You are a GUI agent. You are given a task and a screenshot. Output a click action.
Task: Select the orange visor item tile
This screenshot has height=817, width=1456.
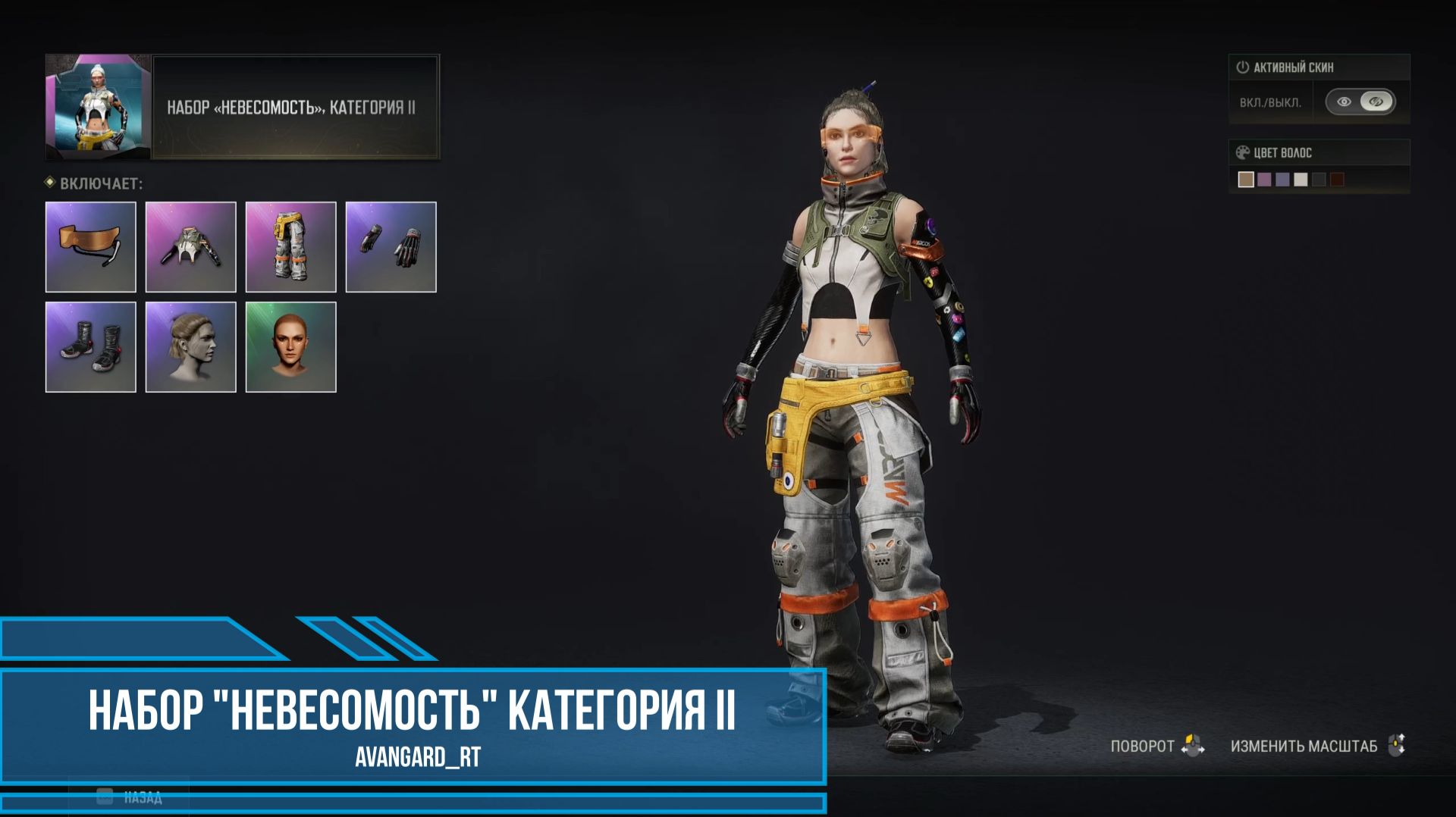click(91, 247)
